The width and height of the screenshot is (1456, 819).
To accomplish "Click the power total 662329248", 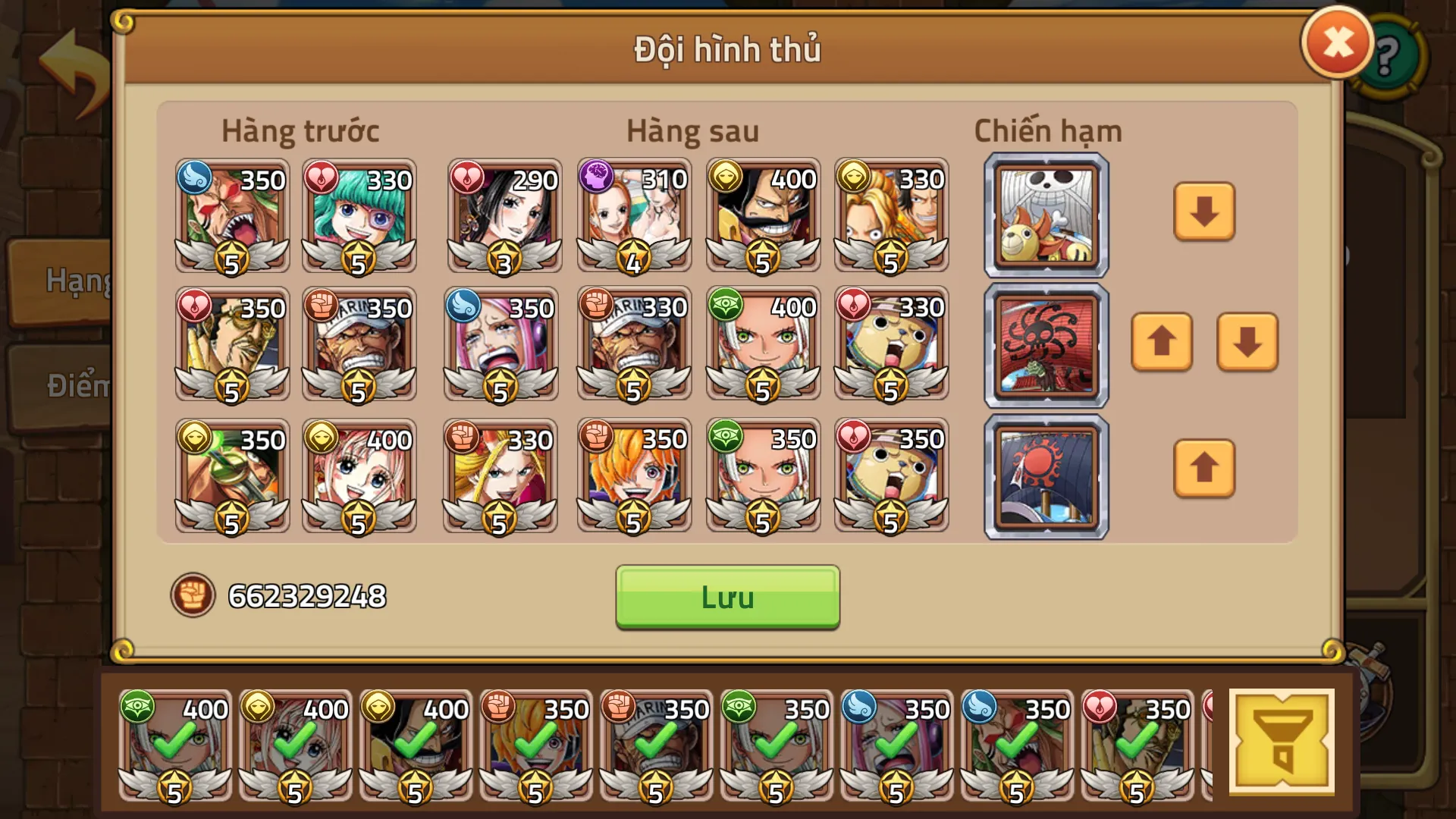I will 306,595.
